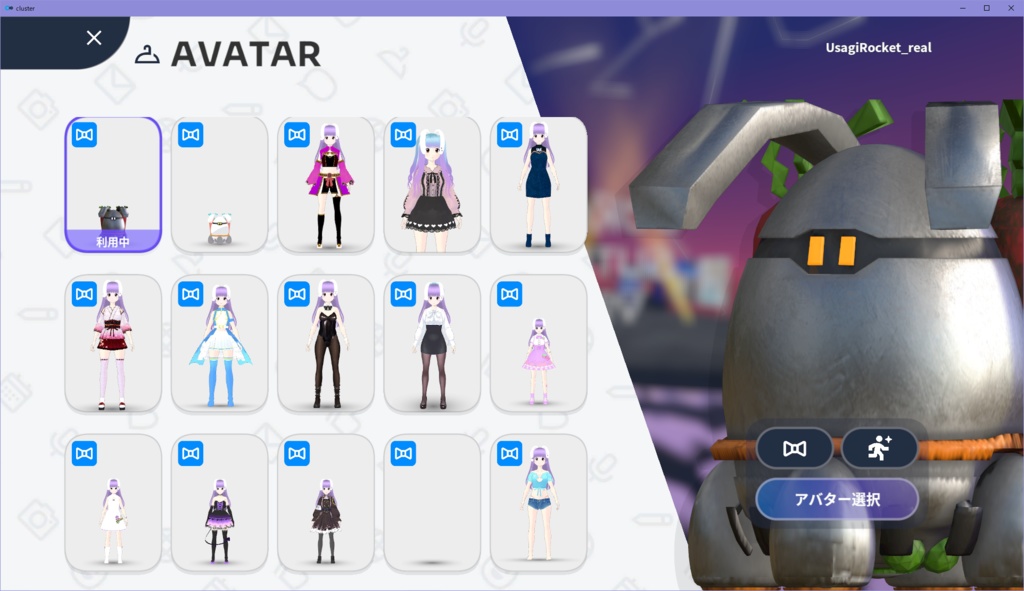The width and height of the screenshot is (1024, 591).
Task: Select the avatar with white blouse and black skirt
Action: click(432, 343)
